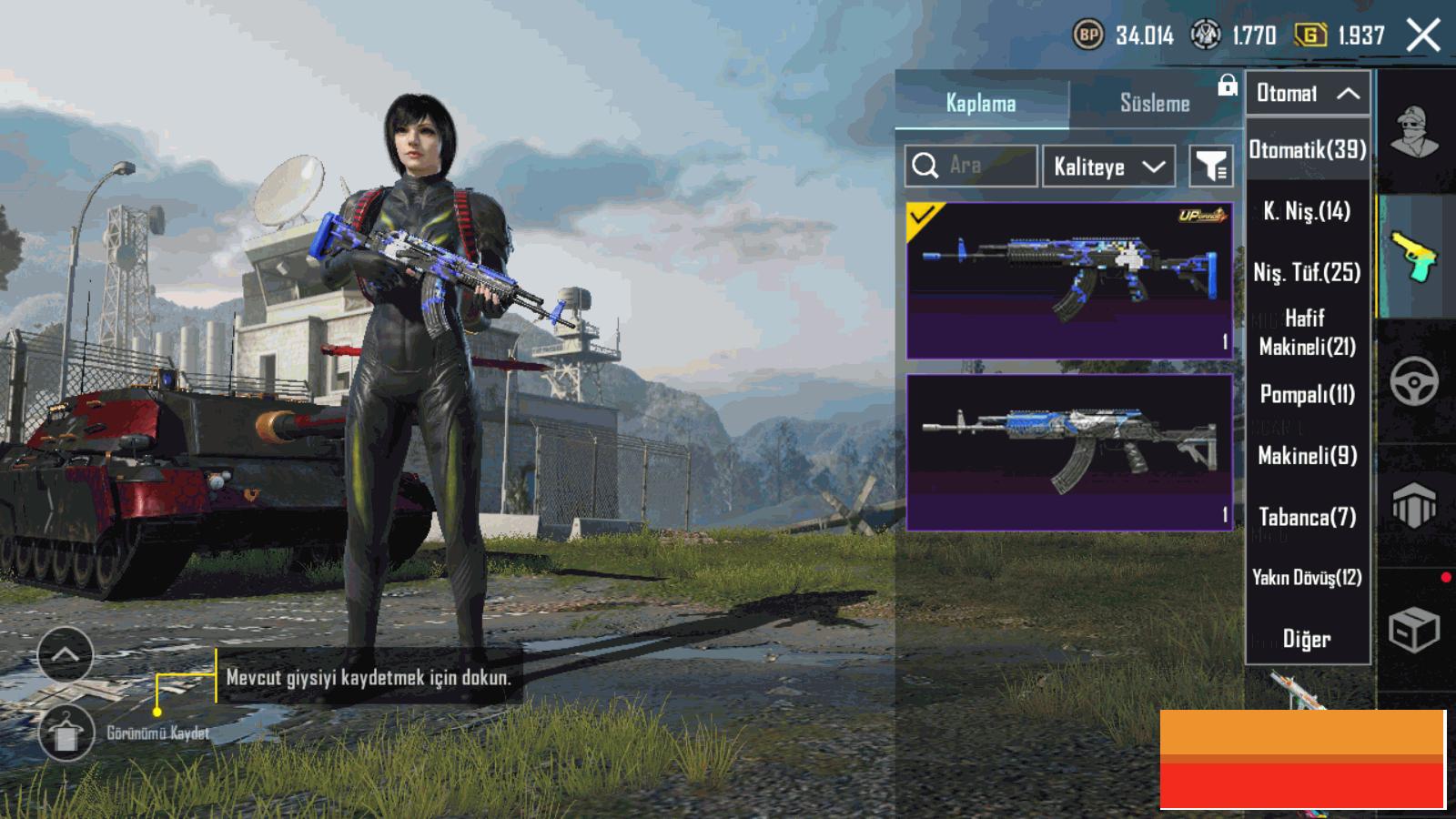Select K. Niş.(14) category

pos(1308,212)
